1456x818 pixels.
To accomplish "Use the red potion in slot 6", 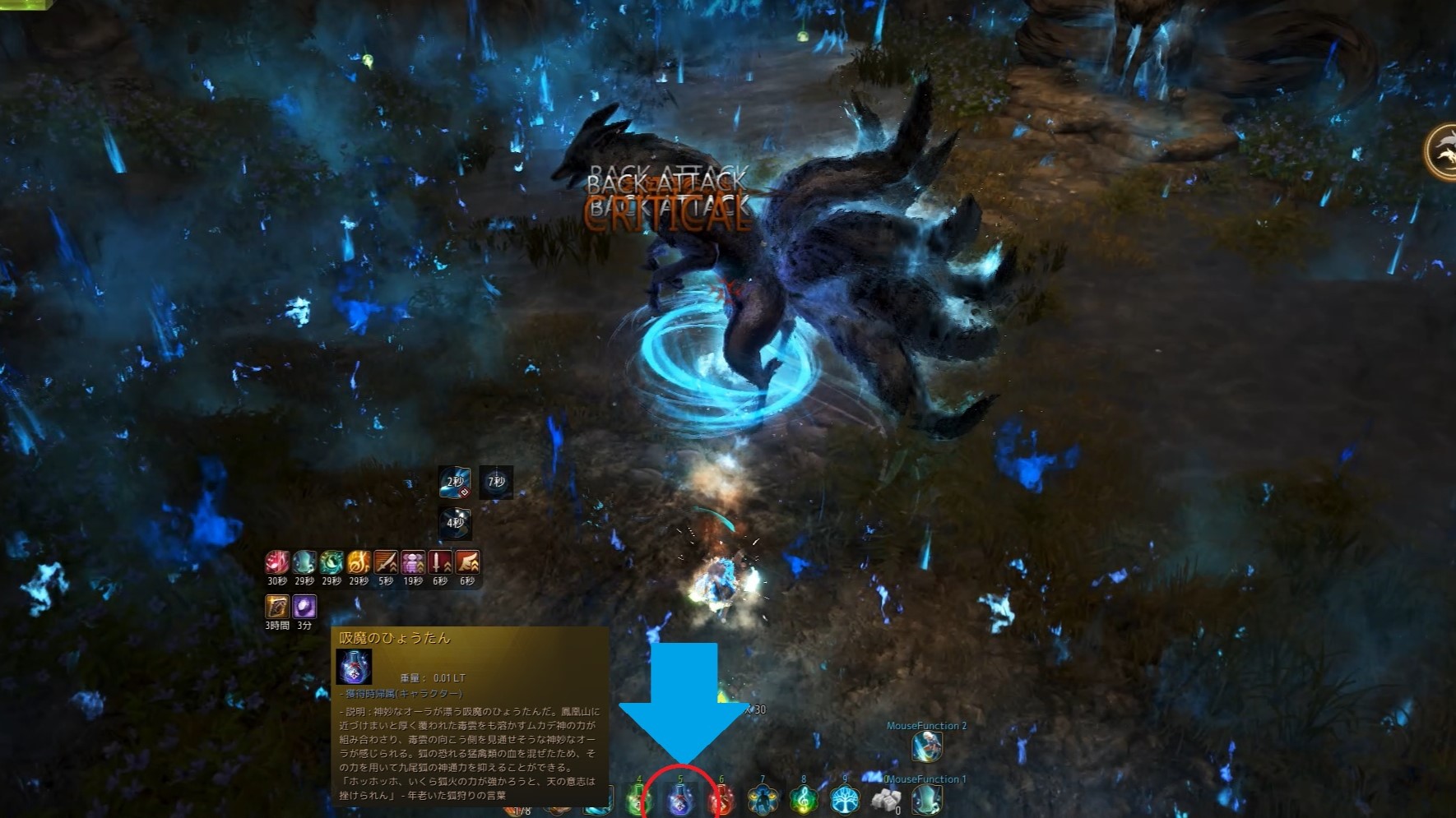I will click(x=721, y=799).
